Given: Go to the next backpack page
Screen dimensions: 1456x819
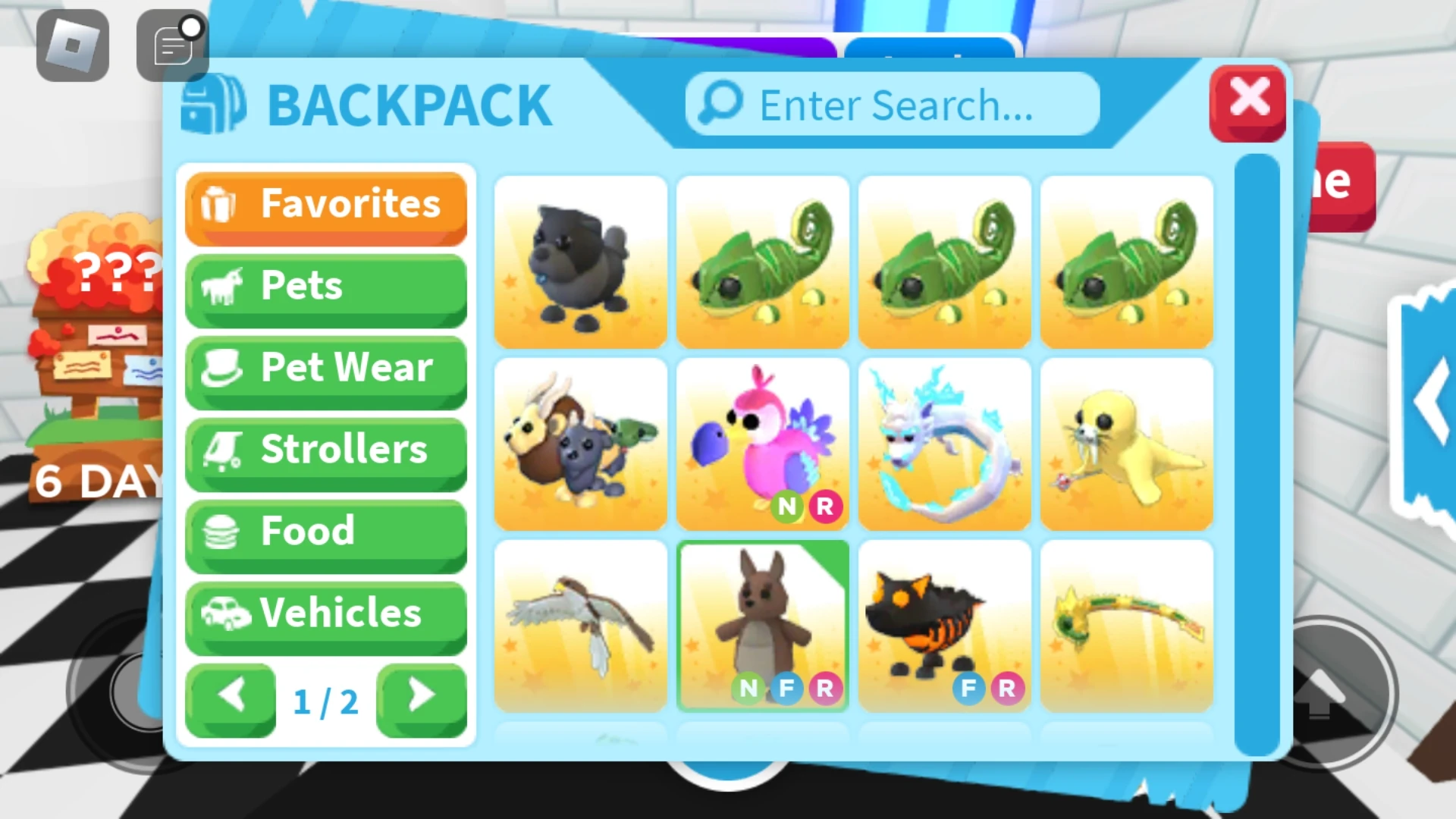Looking at the screenshot, I should coord(422,695).
